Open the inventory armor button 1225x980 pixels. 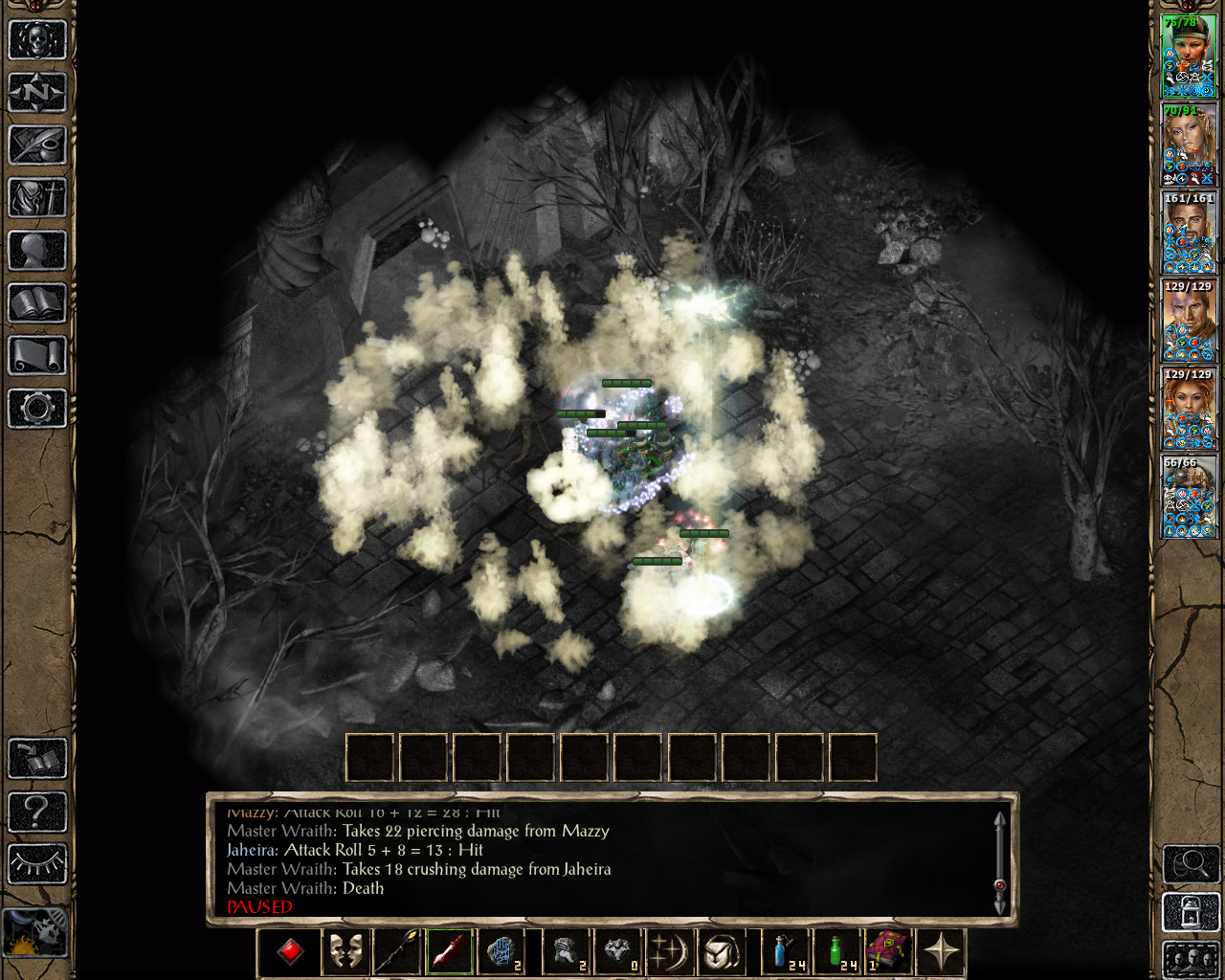37,198
